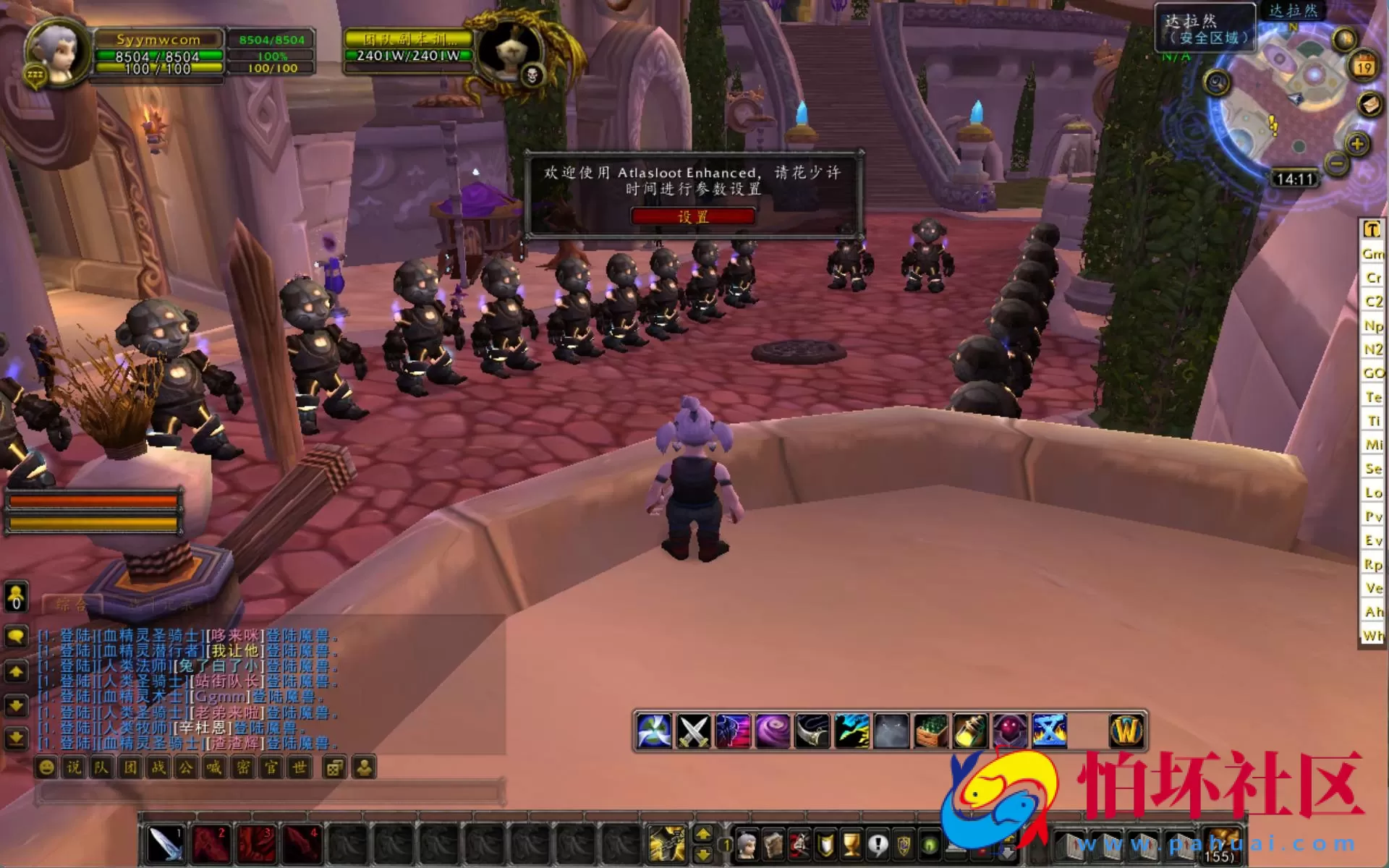
Task: Open the guild panel shield icon
Action: point(825,846)
